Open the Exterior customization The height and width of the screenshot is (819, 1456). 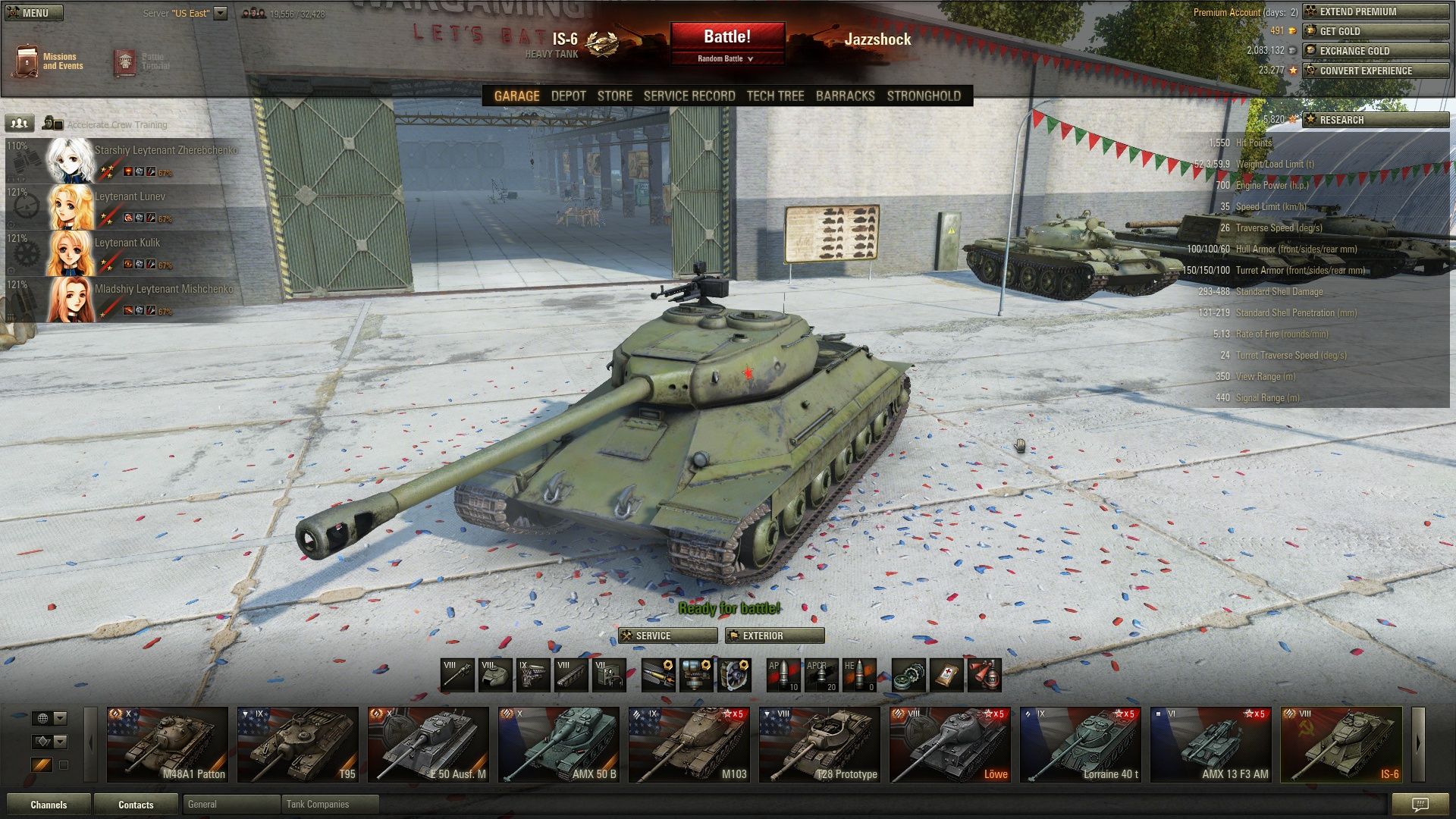point(774,635)
